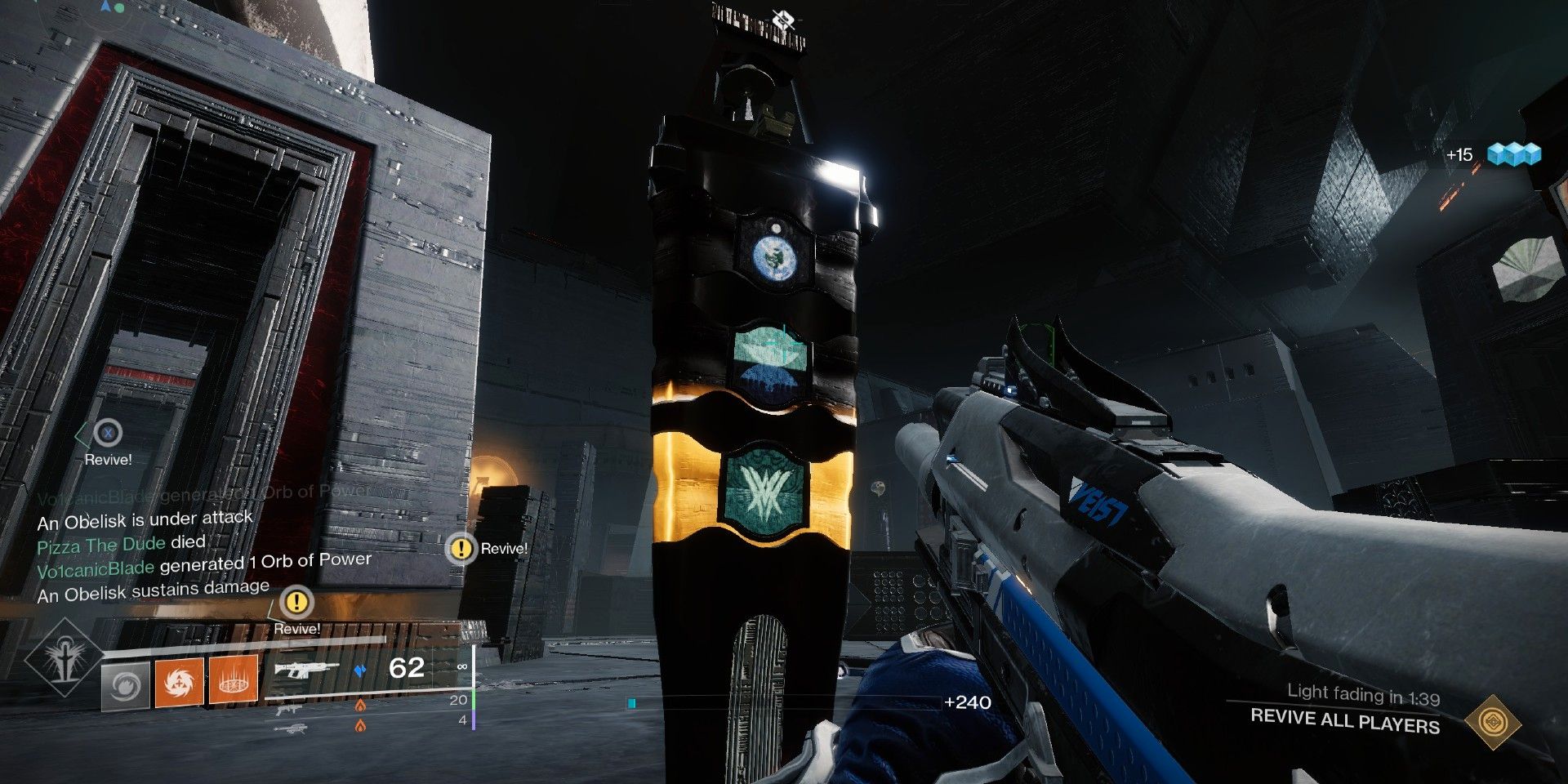This screenshot has width=1568, height=784.
Task: Click the +240 score popup
Action: click(969, 702)
